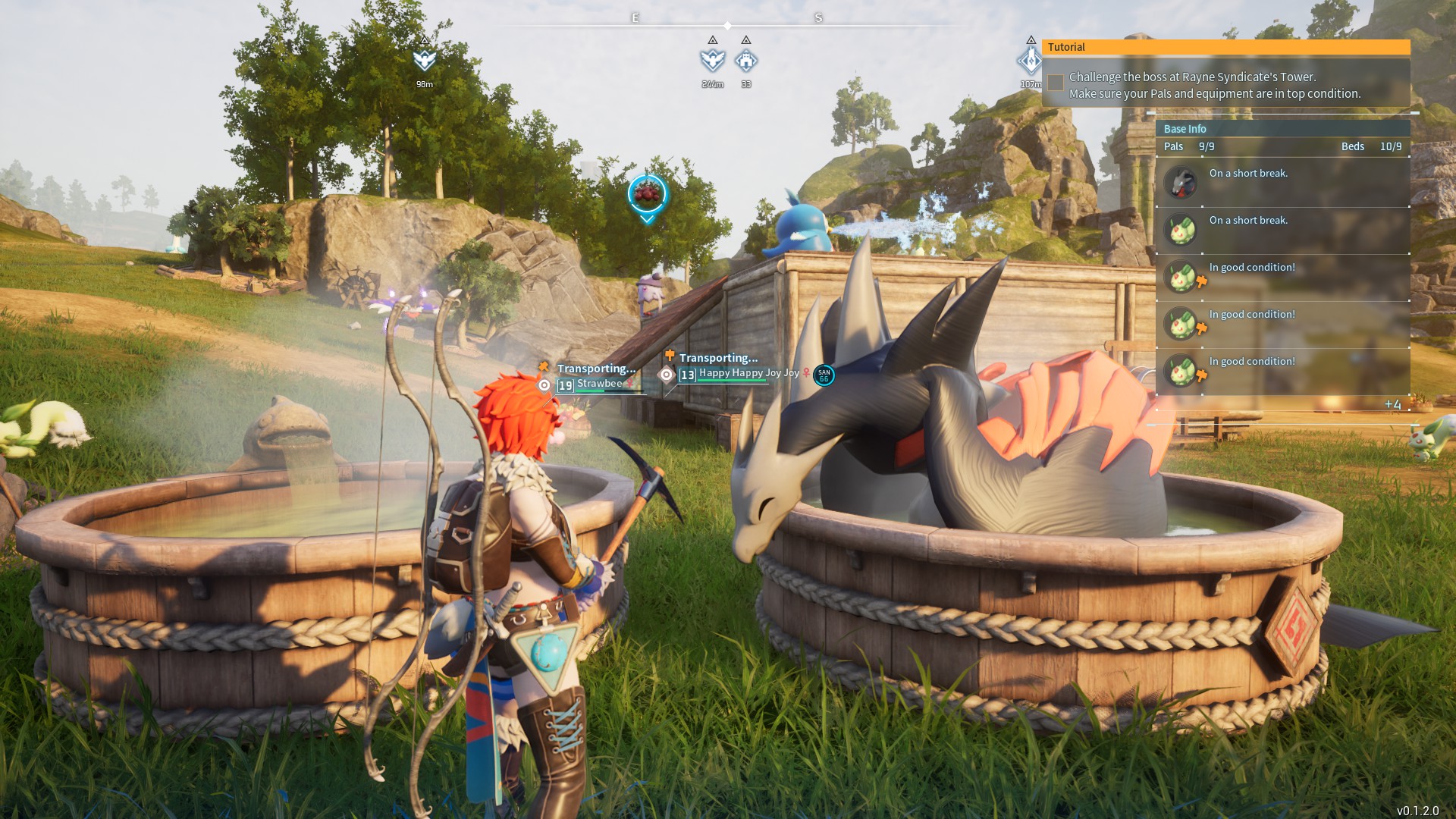This screenshot has height=819, width=1456.
Task: Select the Direhowl portrait in Base Info panel
Action: click(1181, 183)
